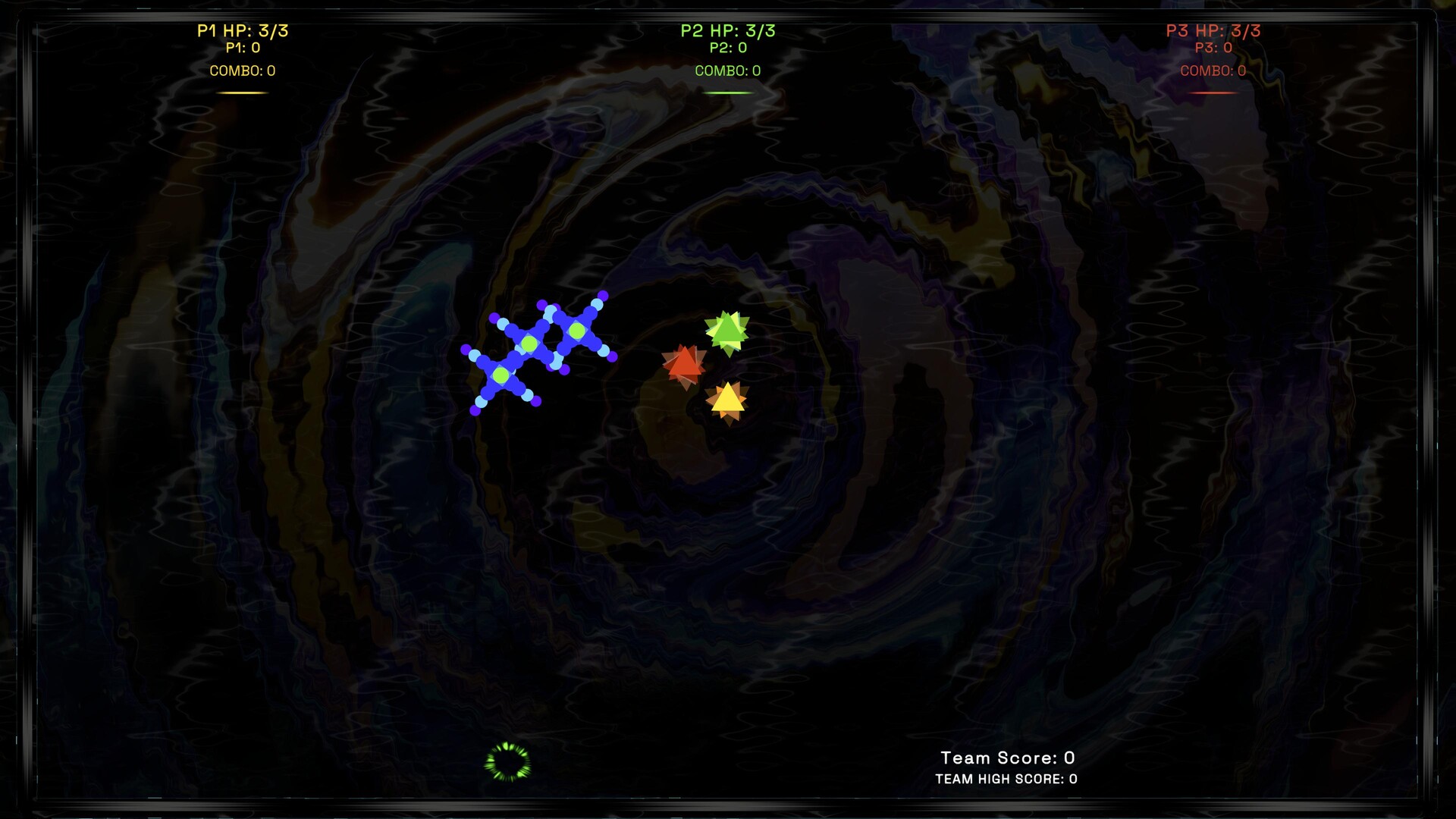
Task: Open the P2 combo counter
Action: [x=726, y=71]
